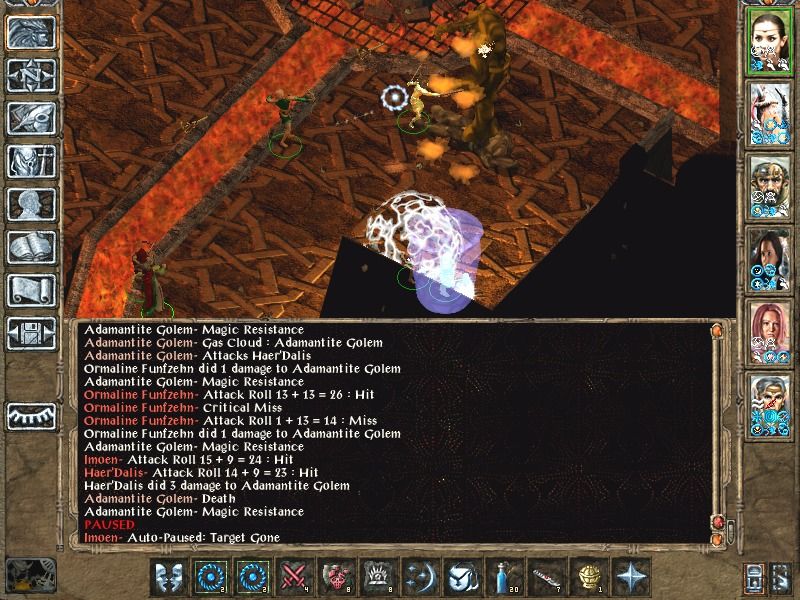Open the journal with the quill button
The image size is (800, 600).
click(31, 119)
